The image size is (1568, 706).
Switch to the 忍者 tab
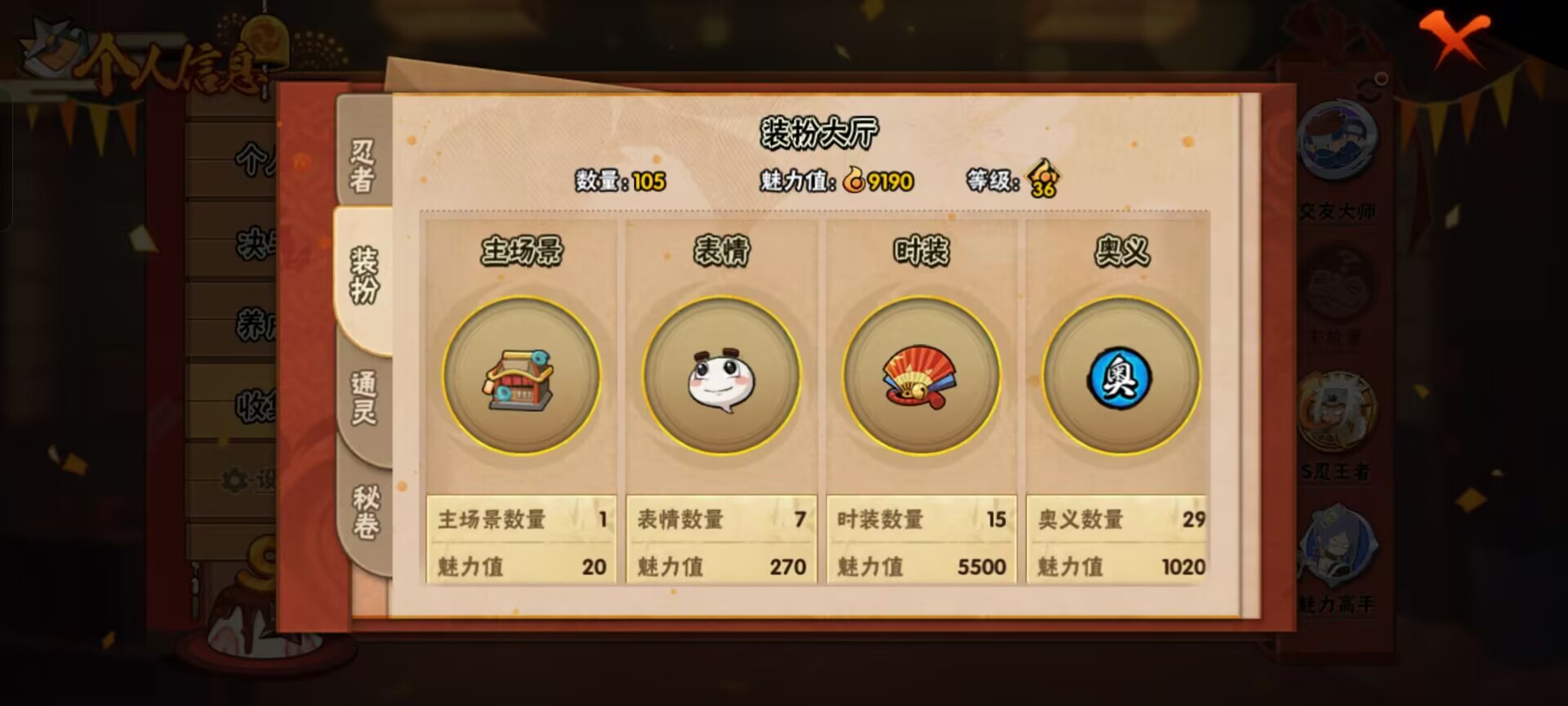[x=362, y=163]
